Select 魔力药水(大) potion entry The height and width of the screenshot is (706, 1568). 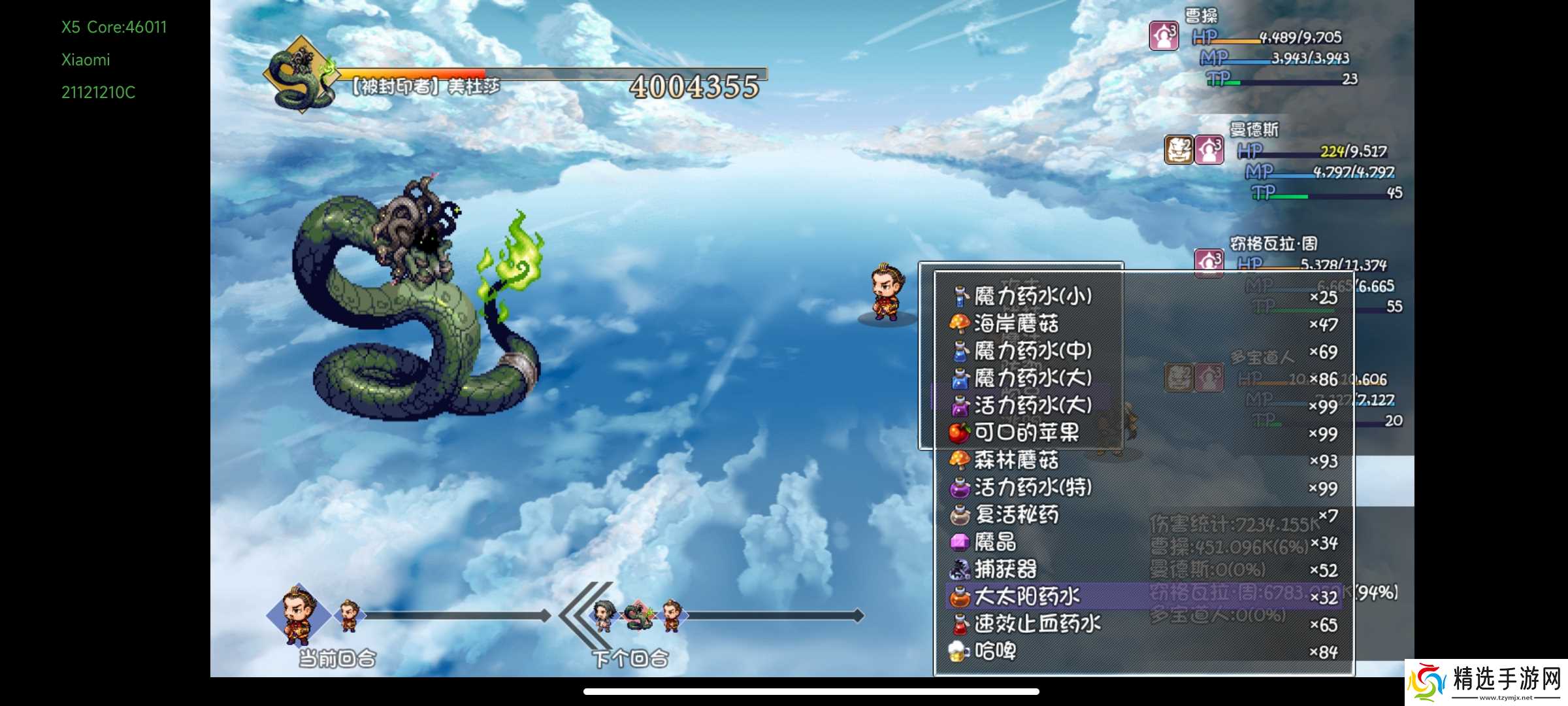tap(1032, 378)
